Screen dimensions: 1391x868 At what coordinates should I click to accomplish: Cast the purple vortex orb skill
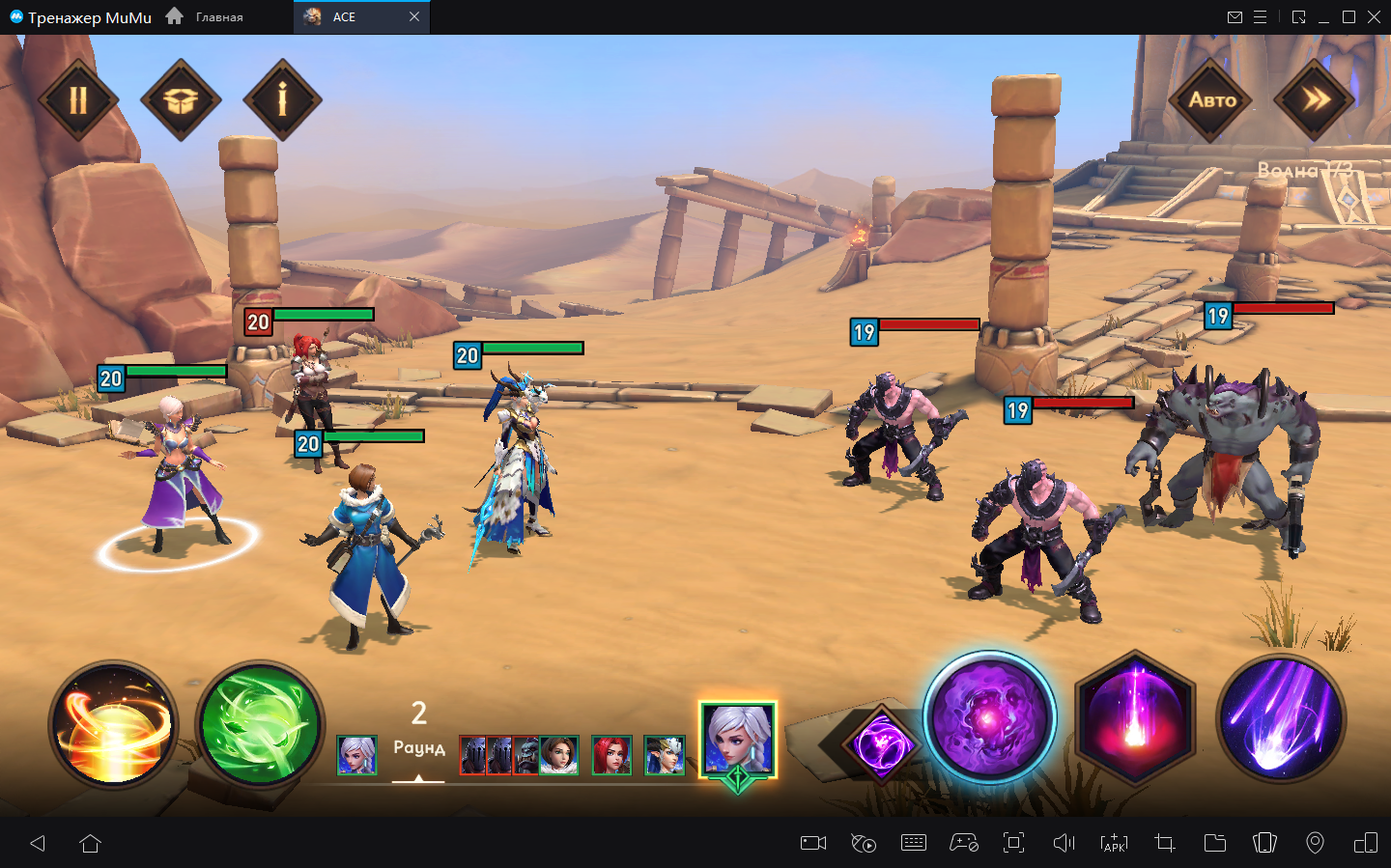pyautogui.click(x=989, y=719)
